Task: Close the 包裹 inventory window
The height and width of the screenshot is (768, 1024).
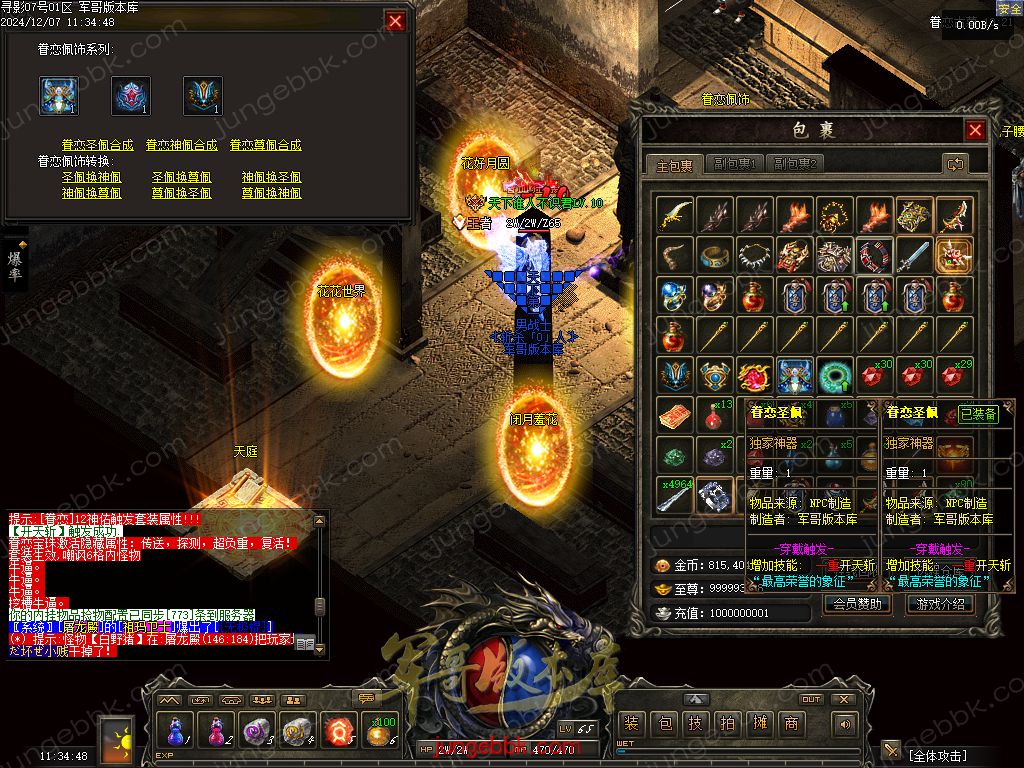Action: coord(975,131)
